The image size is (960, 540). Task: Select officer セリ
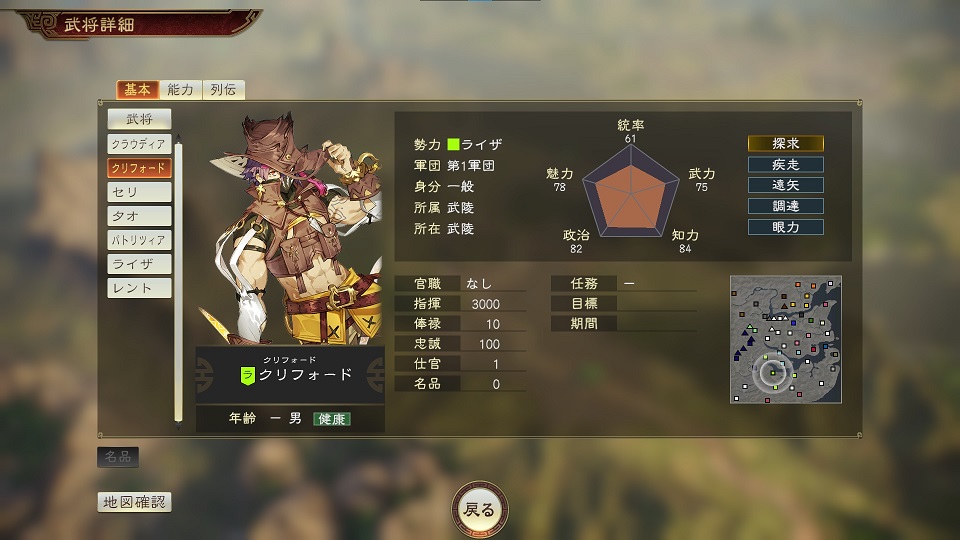(140, 192)
